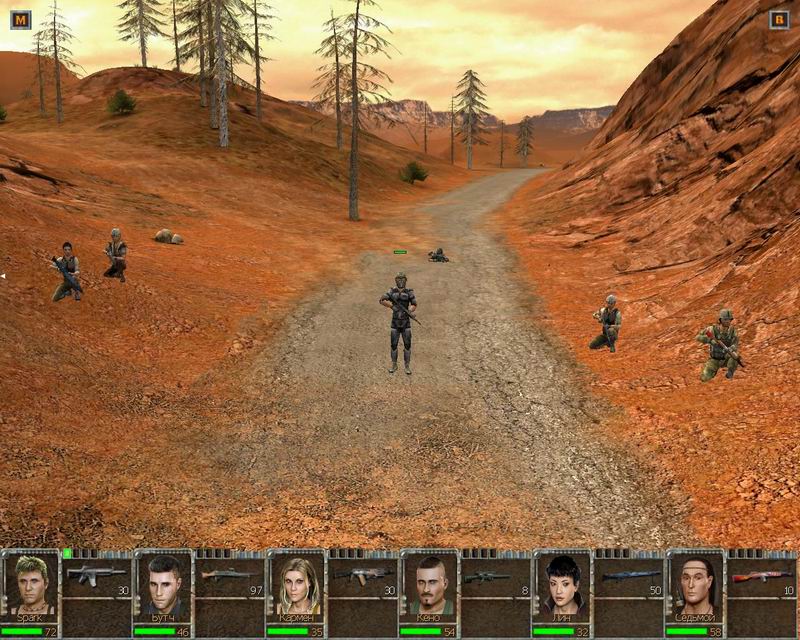Click Лин's blue rifle weapon slot
The height and width of the screenshot is (640, 800).
tap(628, 577)
